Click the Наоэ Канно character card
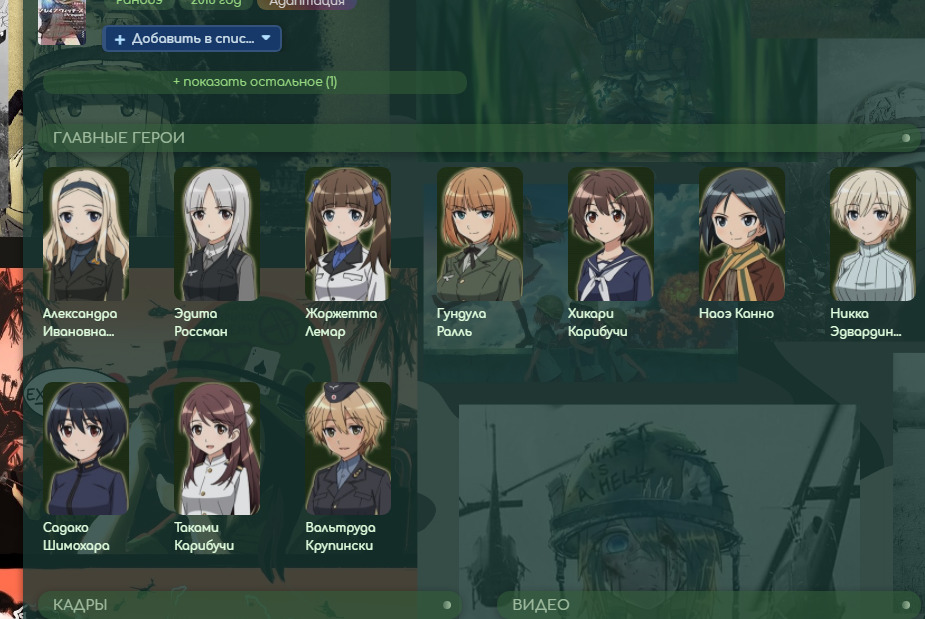Viewport: 925px width, 619px height. click(742, 234)
